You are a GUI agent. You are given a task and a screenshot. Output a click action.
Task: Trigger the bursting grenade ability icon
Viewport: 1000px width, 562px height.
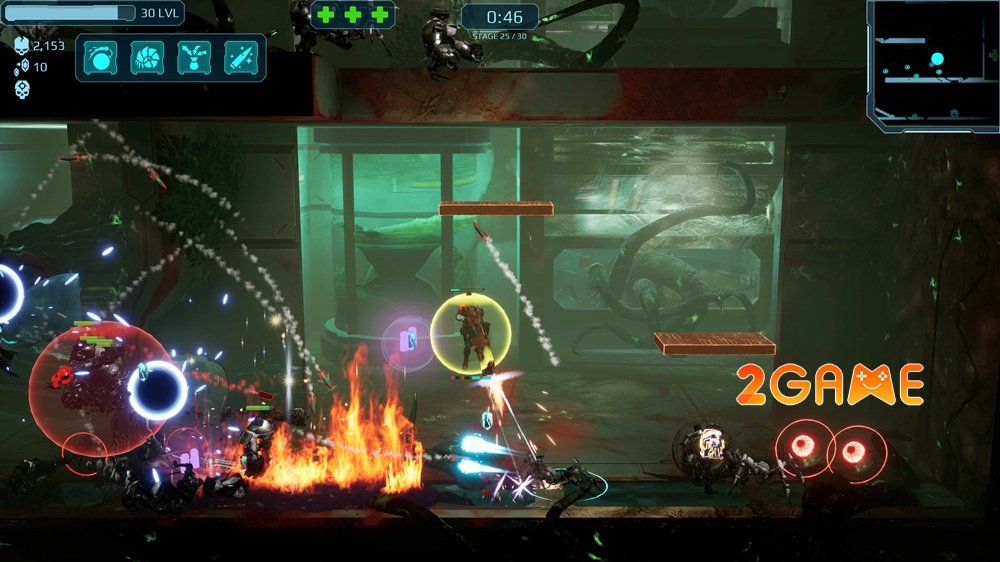click(194, 57)
